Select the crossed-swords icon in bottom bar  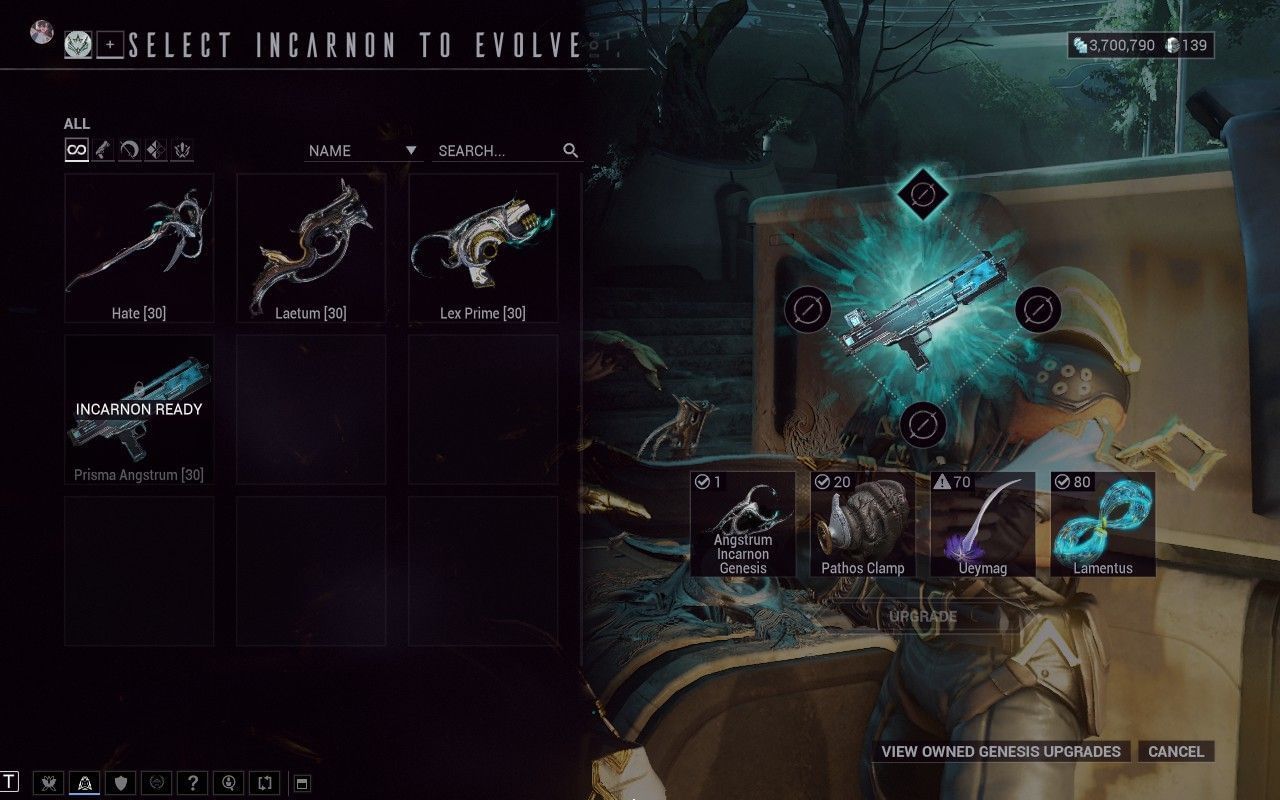tap(47, 784)
